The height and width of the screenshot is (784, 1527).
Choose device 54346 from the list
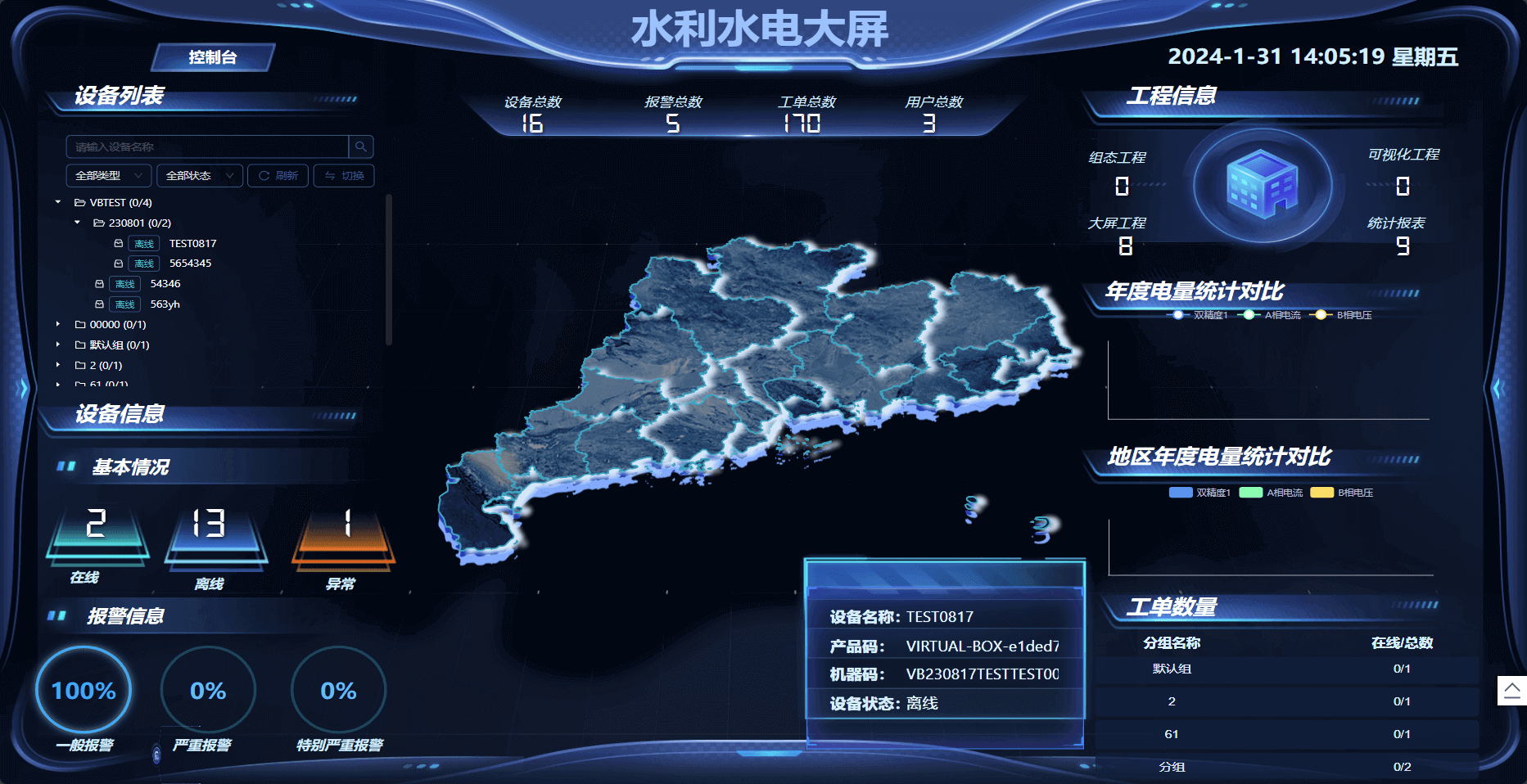tap(165, 284)
